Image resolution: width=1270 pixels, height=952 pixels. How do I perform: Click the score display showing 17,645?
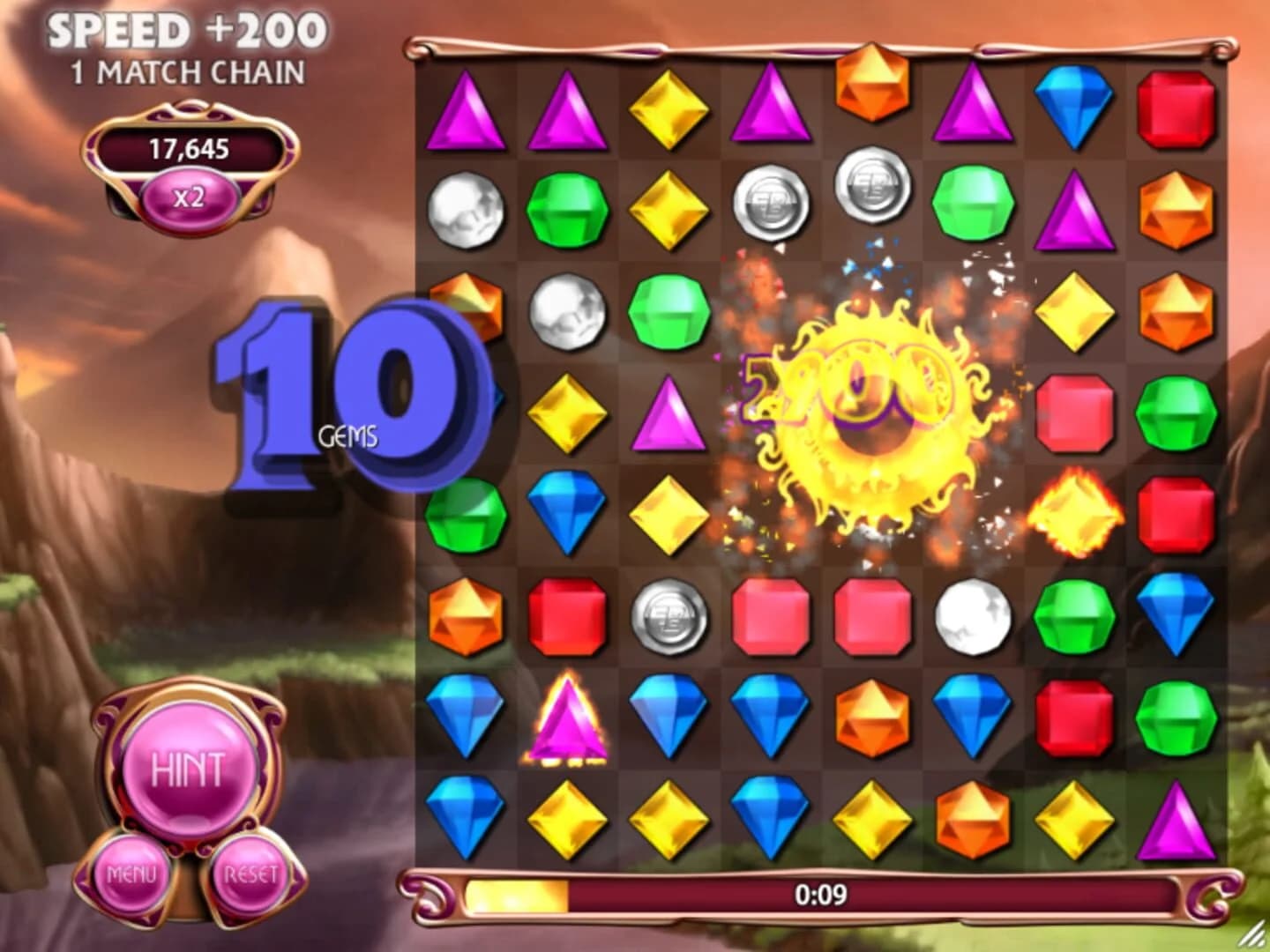190,148
